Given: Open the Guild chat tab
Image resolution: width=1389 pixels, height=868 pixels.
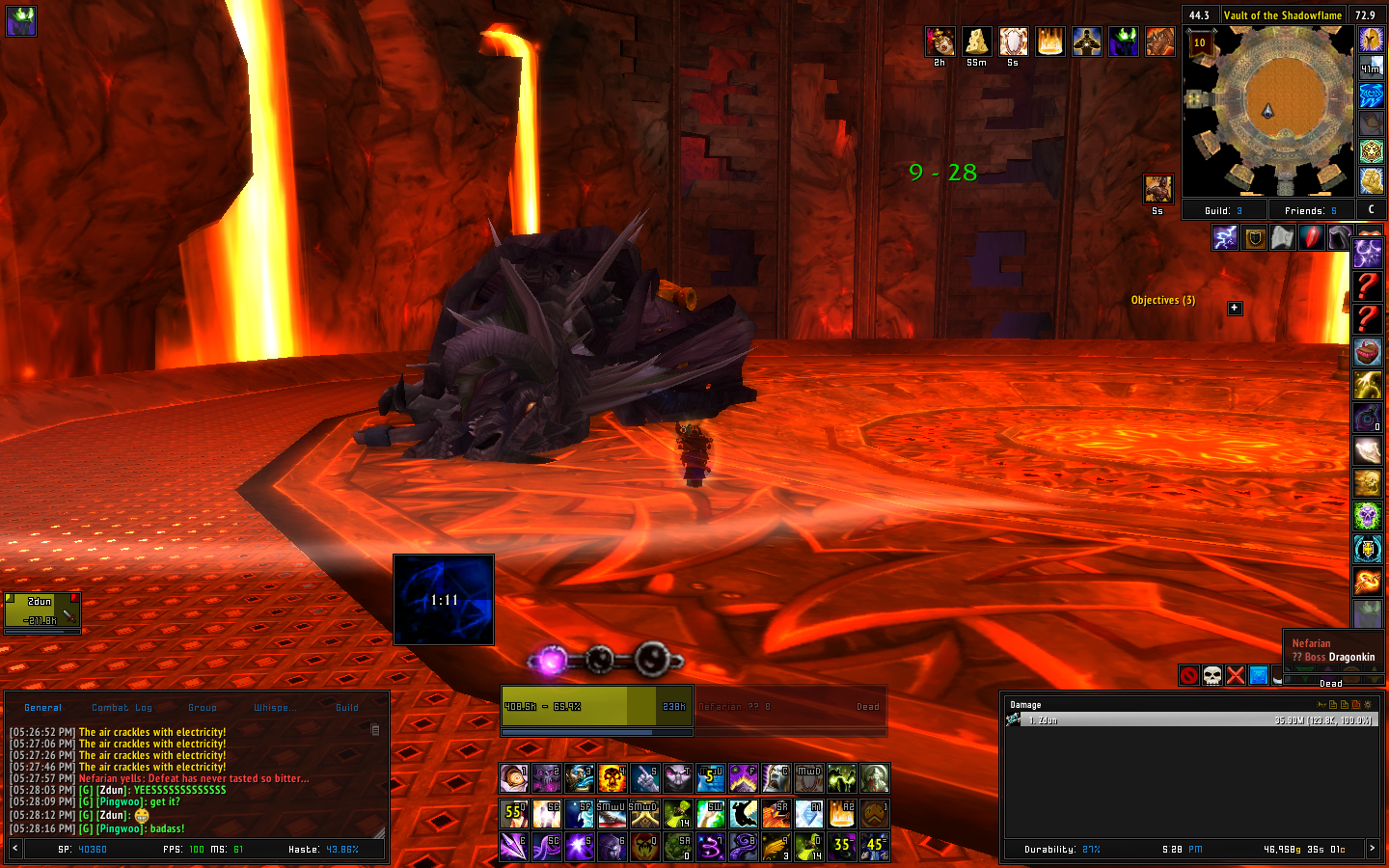Looking at the screenshot, I should (346, 708).
